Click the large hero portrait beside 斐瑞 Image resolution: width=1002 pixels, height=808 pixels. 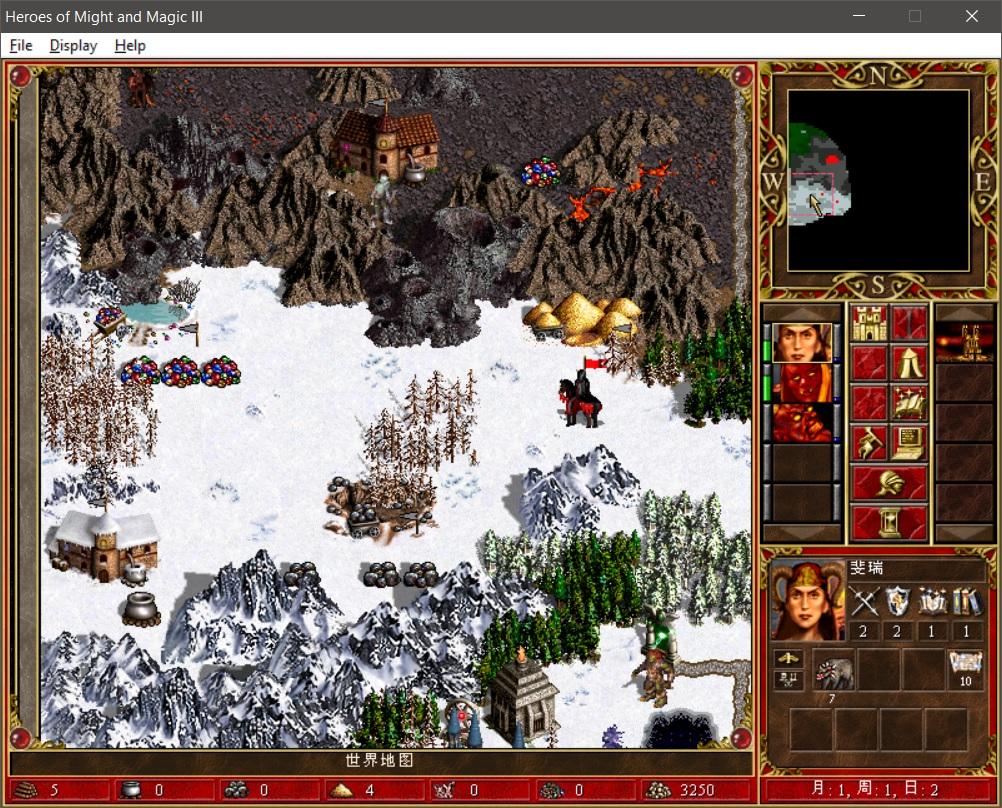coord(804,601)
